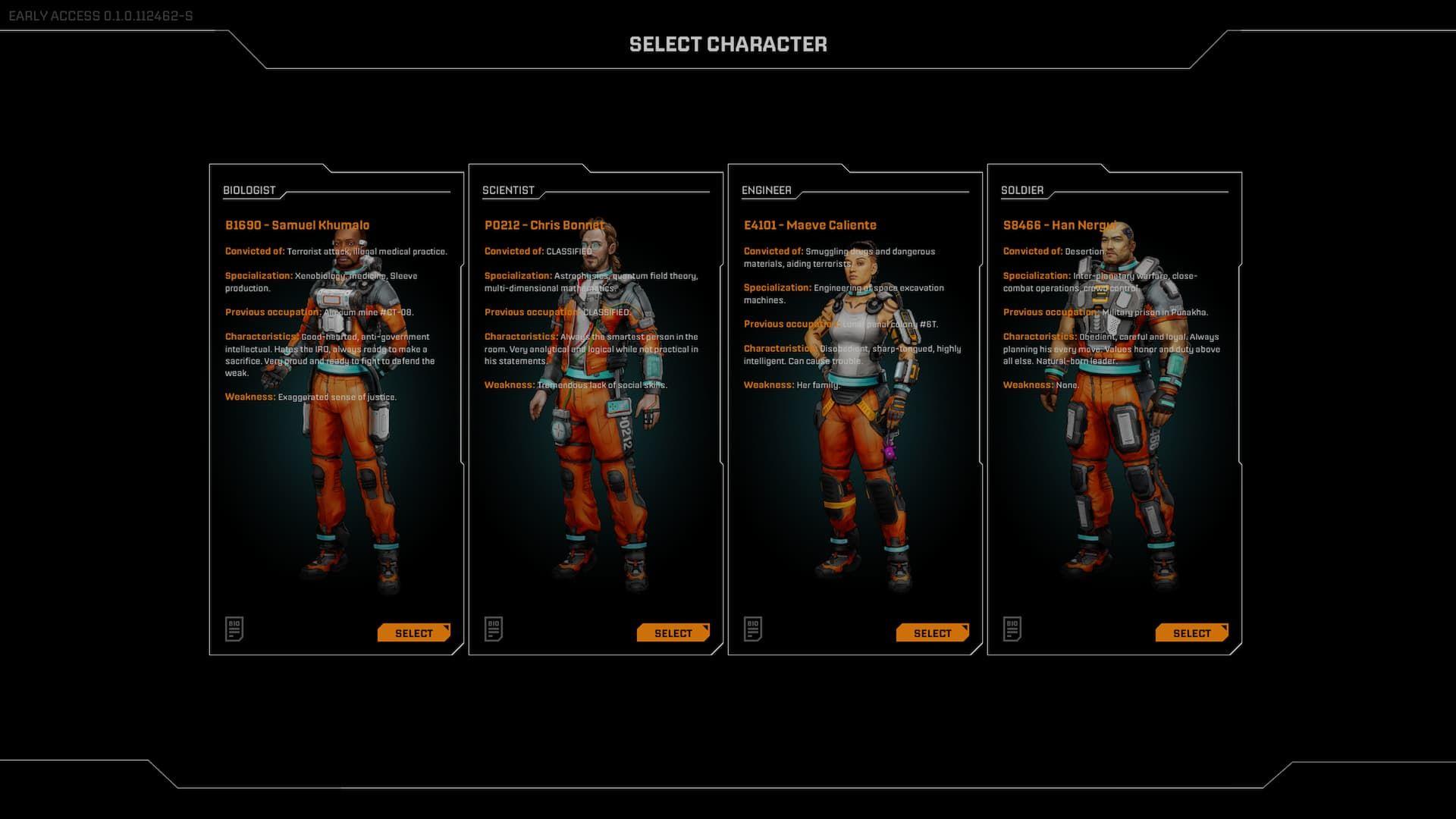Open Chris Bonnet's BIO document icon
This screenshot has height=819, width=1456.
[x=494, y=629]
